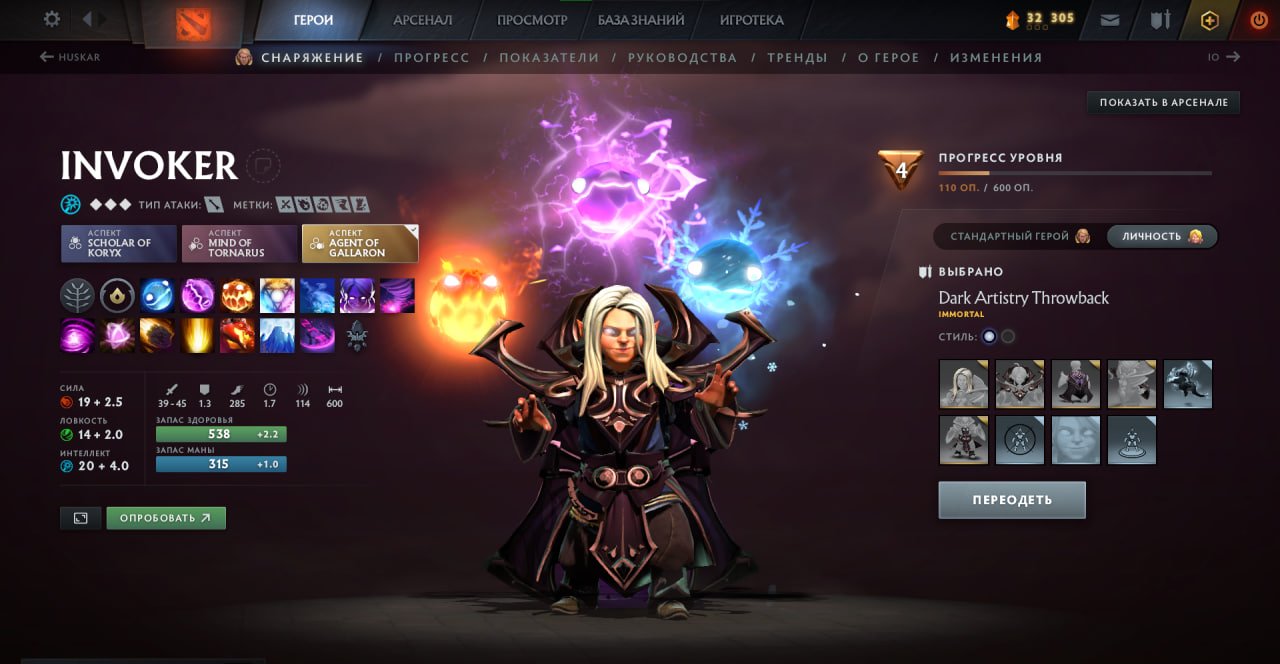
Task: View the Тренды section
Action: (797, 58)
